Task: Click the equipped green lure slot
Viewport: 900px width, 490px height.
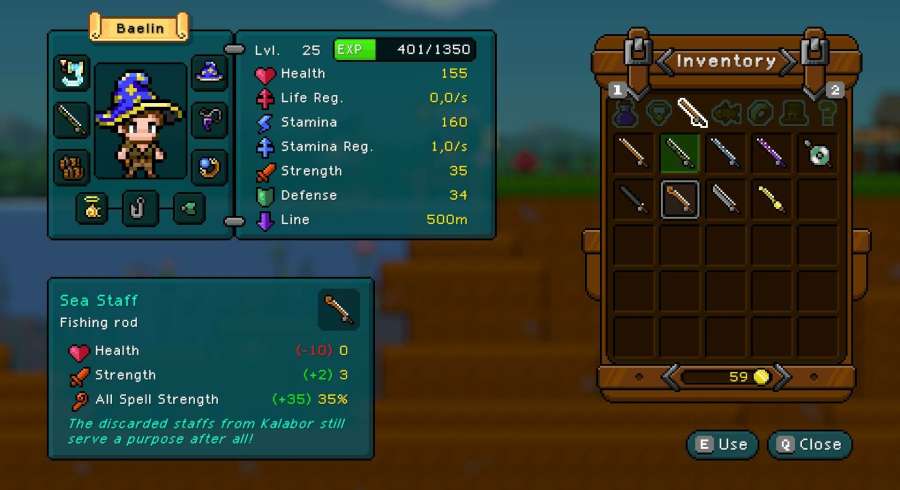Action: (x=189, y=209)
